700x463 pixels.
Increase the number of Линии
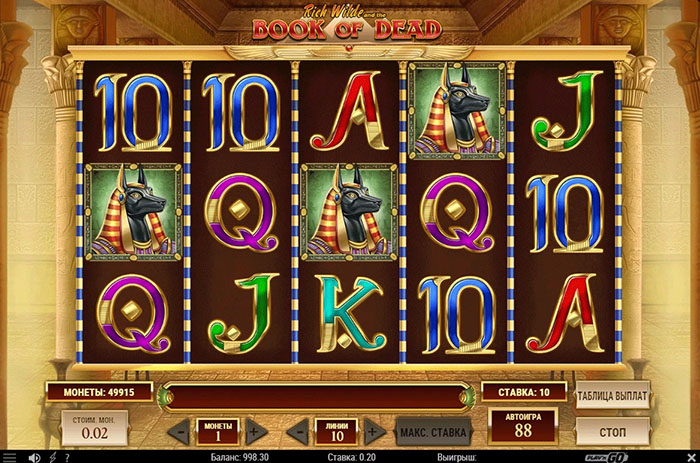374,432
